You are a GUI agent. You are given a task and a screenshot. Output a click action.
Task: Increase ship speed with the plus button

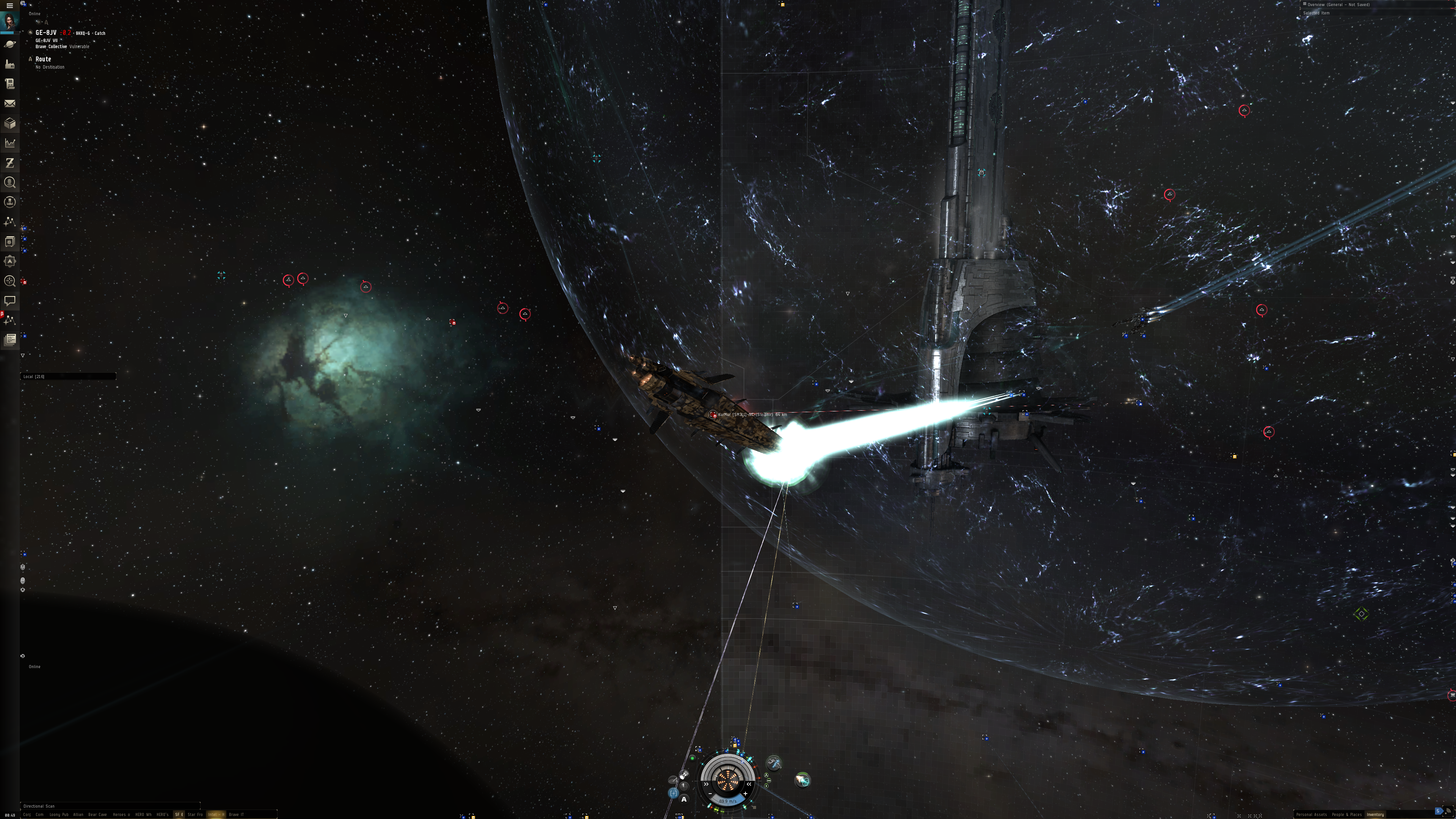(x=745, y=794)
